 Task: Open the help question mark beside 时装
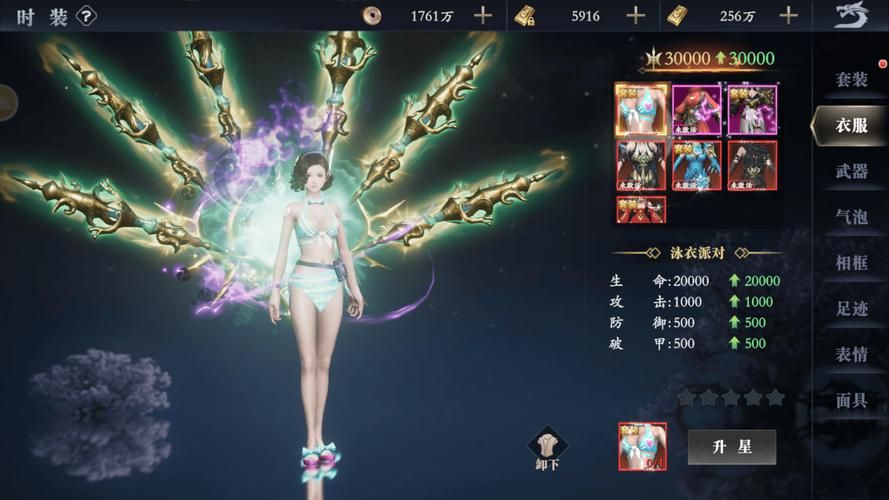coord(87,15)
